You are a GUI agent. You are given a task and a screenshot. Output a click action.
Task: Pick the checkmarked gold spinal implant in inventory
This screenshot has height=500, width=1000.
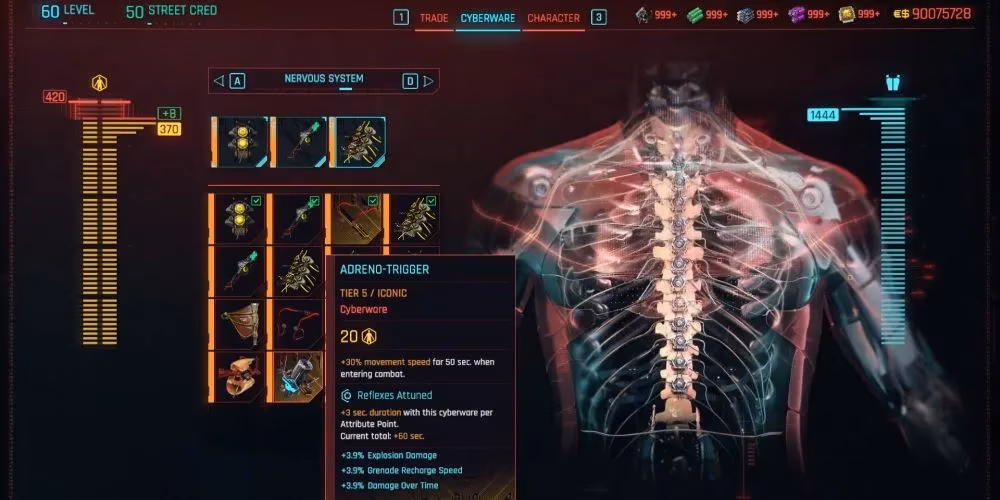pos(414,218)
